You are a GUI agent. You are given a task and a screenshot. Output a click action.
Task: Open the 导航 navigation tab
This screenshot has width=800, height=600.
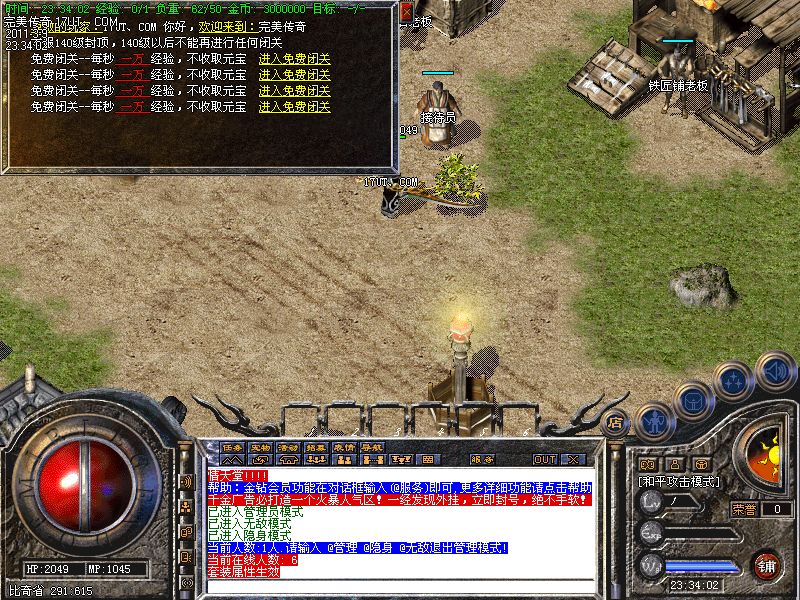[372, 447]
